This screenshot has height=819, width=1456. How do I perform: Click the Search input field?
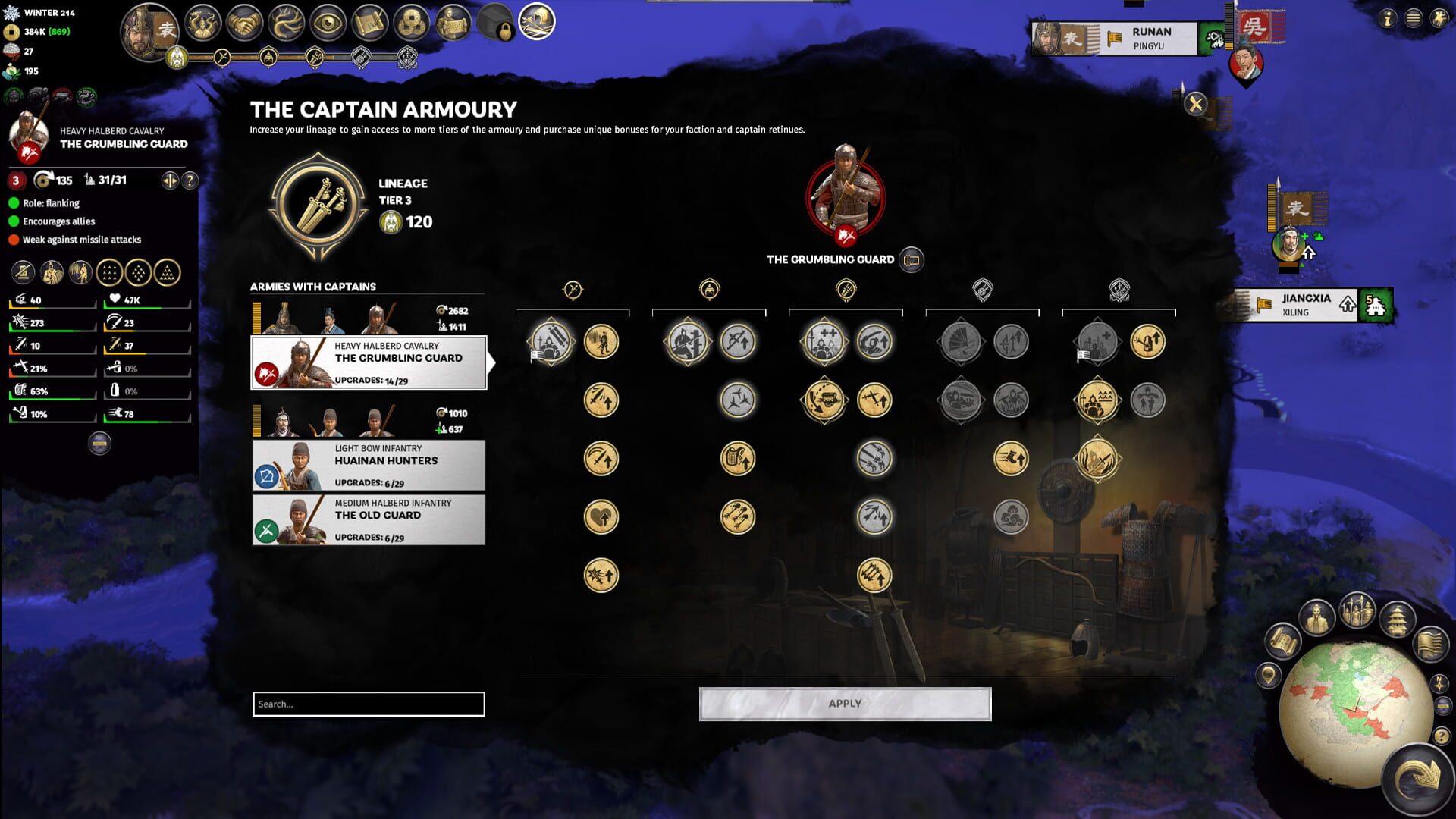coord(368,704)
